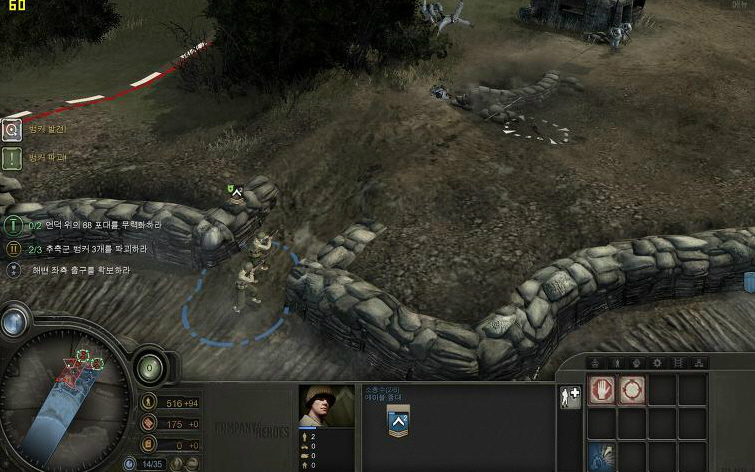Select the primary objective about the 88 guns
Screen dimensions: 755x472
(x=13, y=226)
